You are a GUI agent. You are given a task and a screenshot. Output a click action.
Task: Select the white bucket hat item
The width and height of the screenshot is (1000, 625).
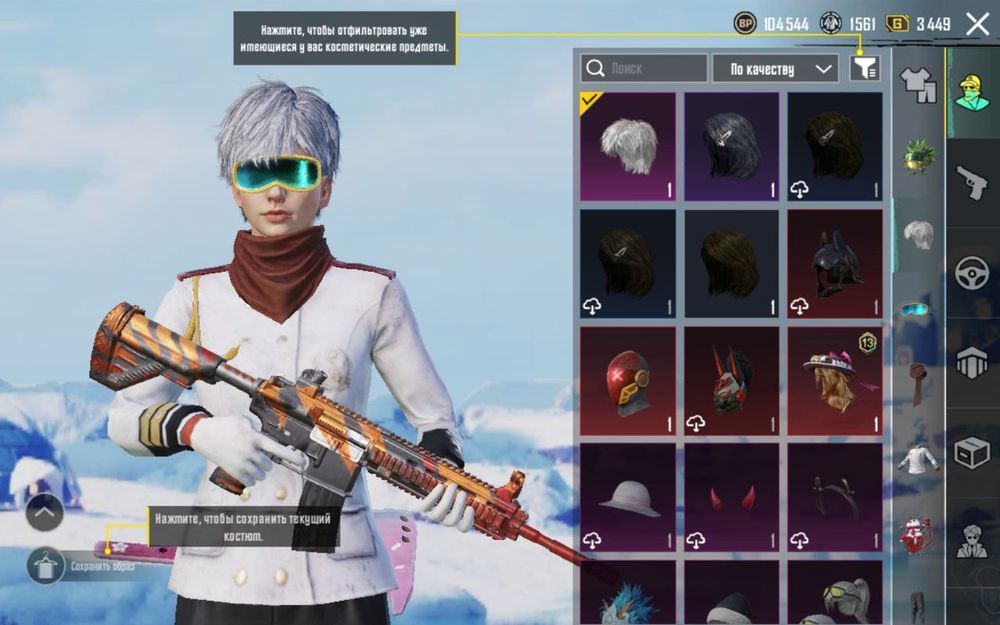628,499
